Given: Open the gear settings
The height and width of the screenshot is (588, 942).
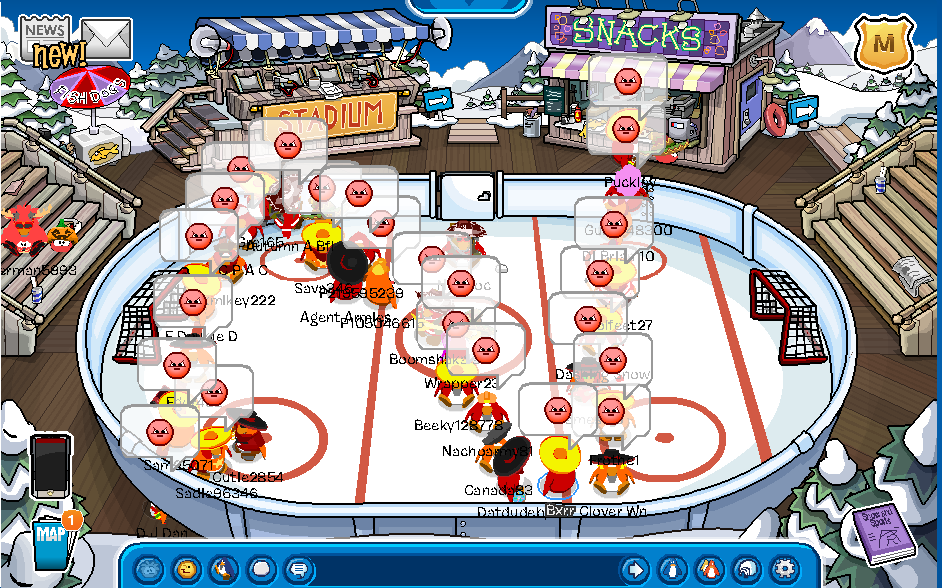Looking at the screenshot, I should click(x=784, y=569).
